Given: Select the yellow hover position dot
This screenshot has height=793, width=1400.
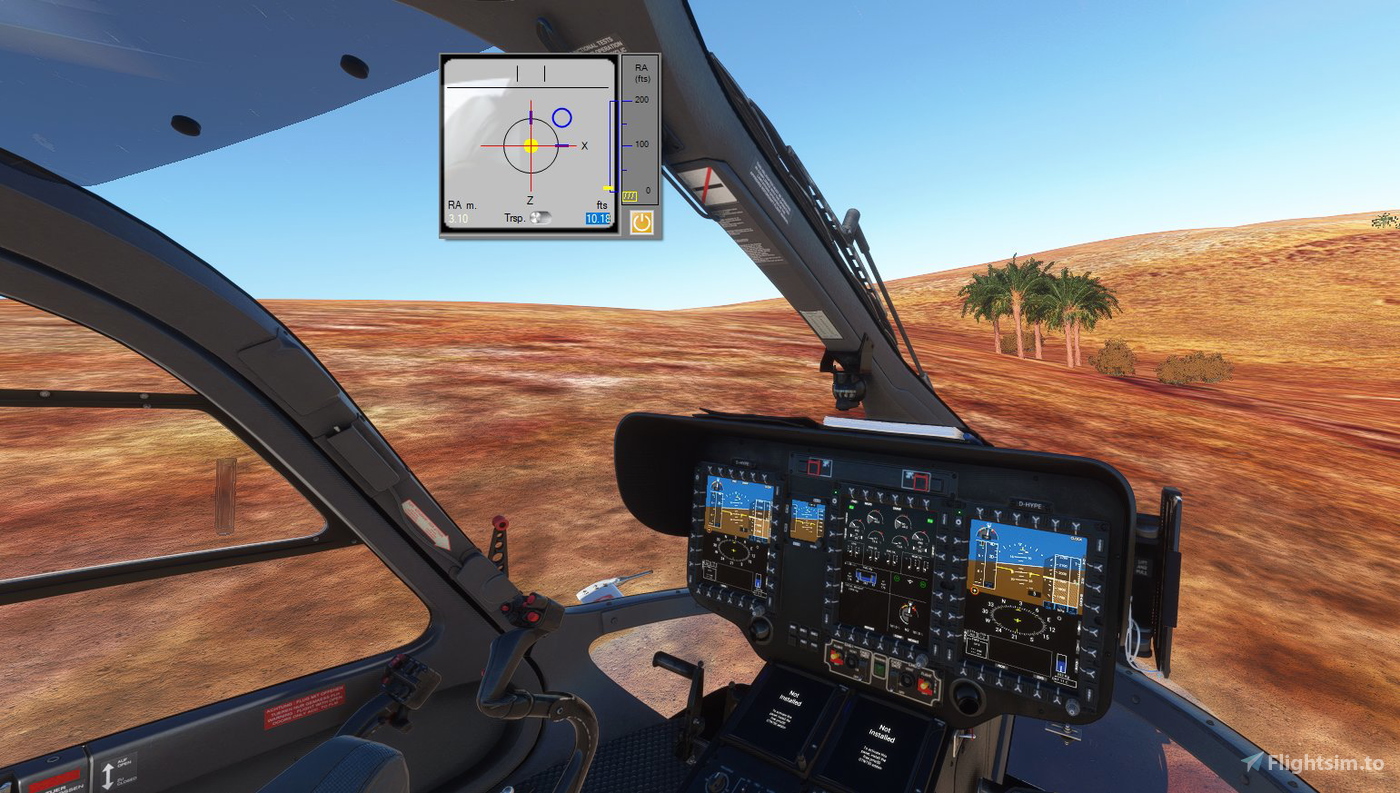Looking at the screenshot, I should 531,145.
